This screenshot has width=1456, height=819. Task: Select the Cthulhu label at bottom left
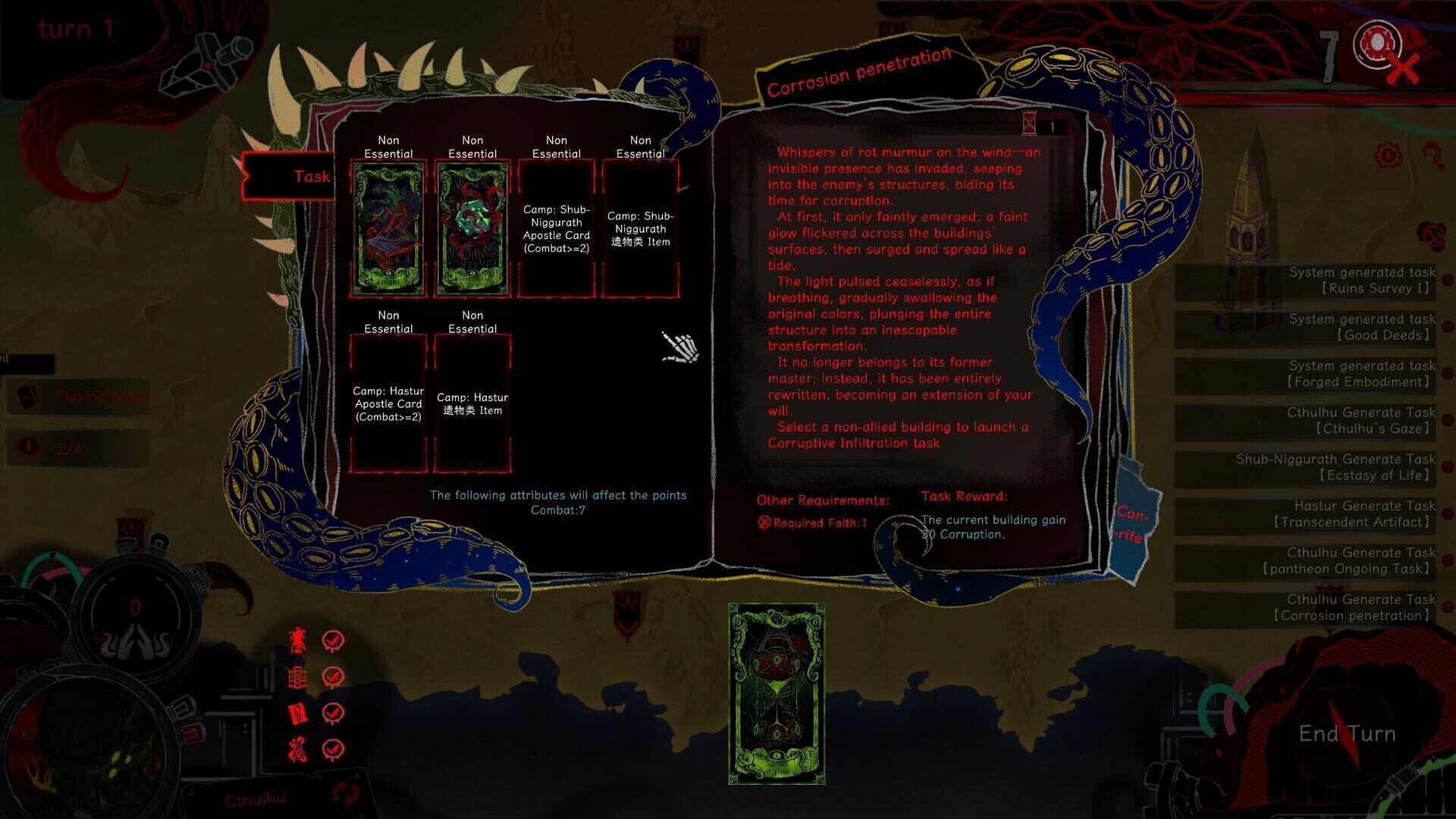(x=255, y=798)
